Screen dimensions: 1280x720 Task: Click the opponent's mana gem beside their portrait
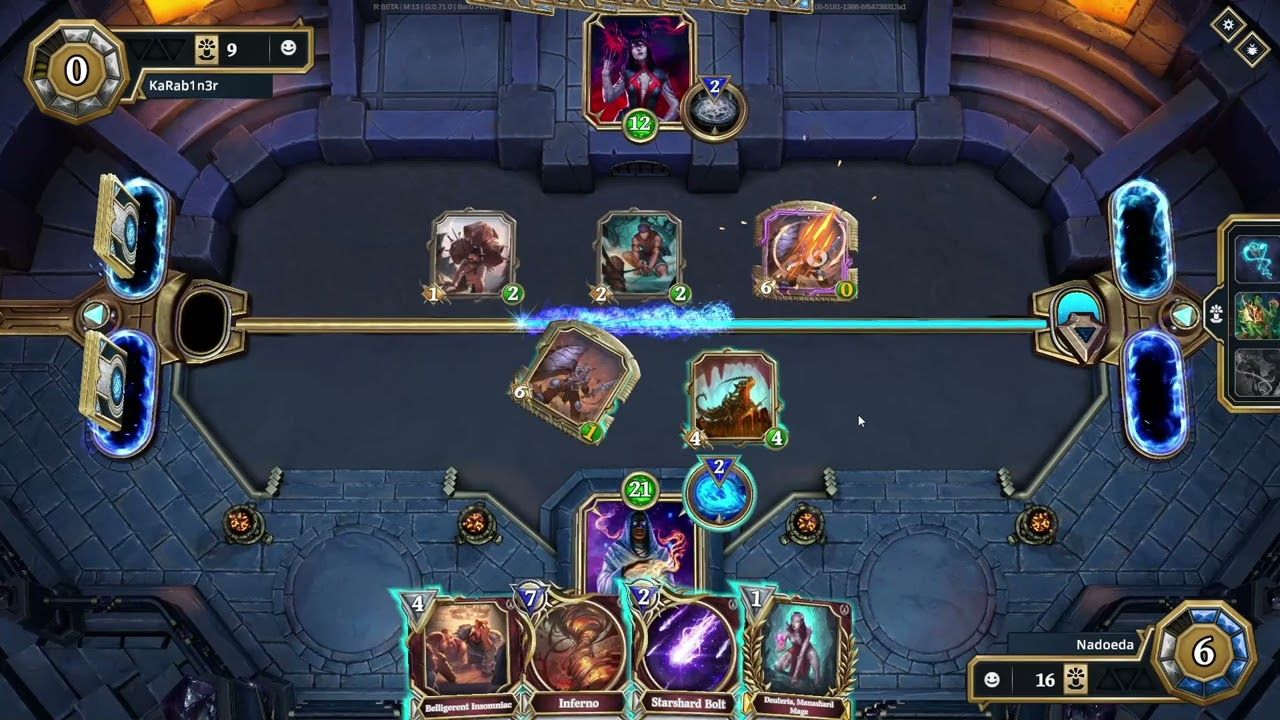pyautogui.click(x=713, y=107)
